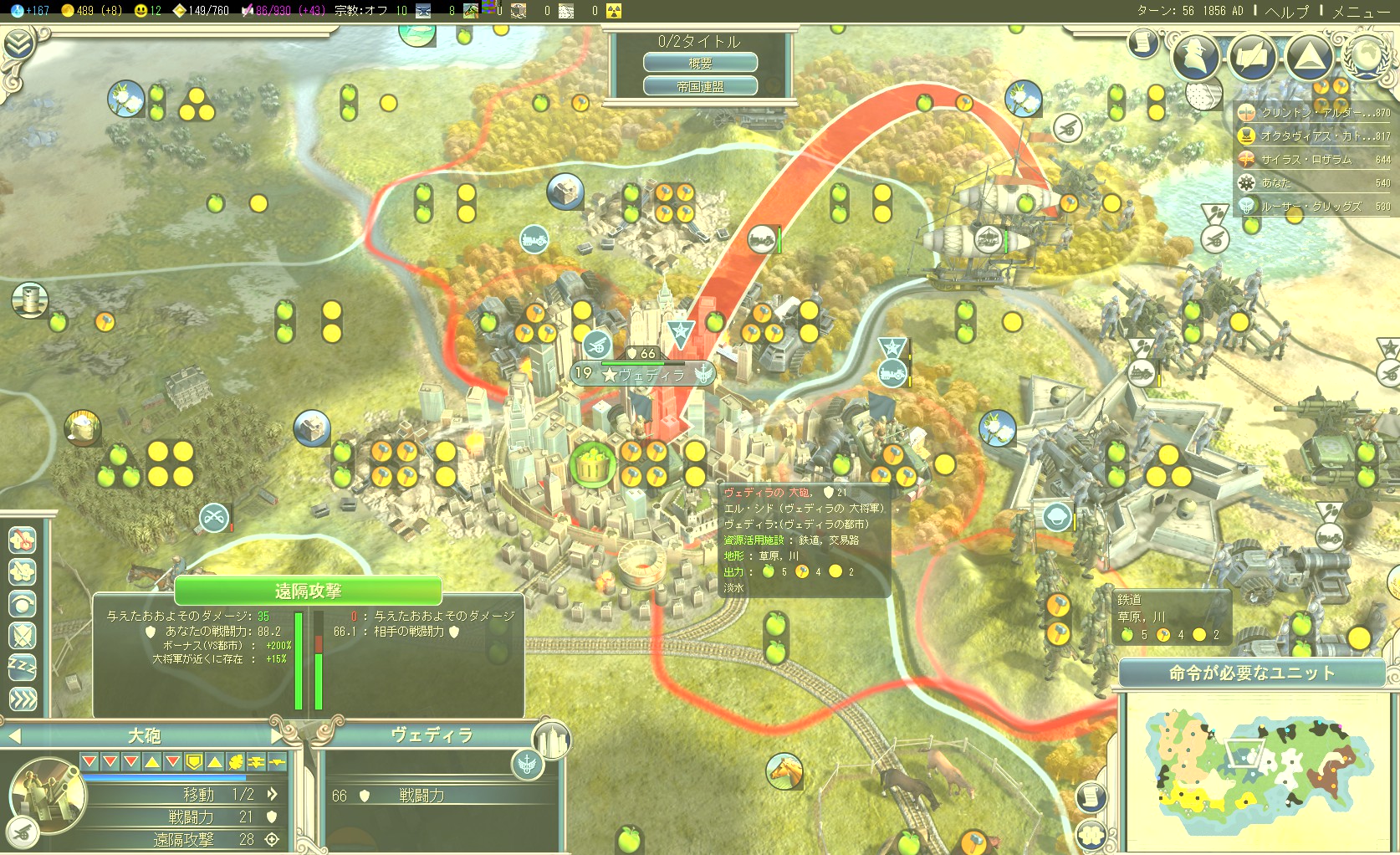Select サイラス・ロザラム in the score list
1400x855 pixels.
tap(1311, 159)
